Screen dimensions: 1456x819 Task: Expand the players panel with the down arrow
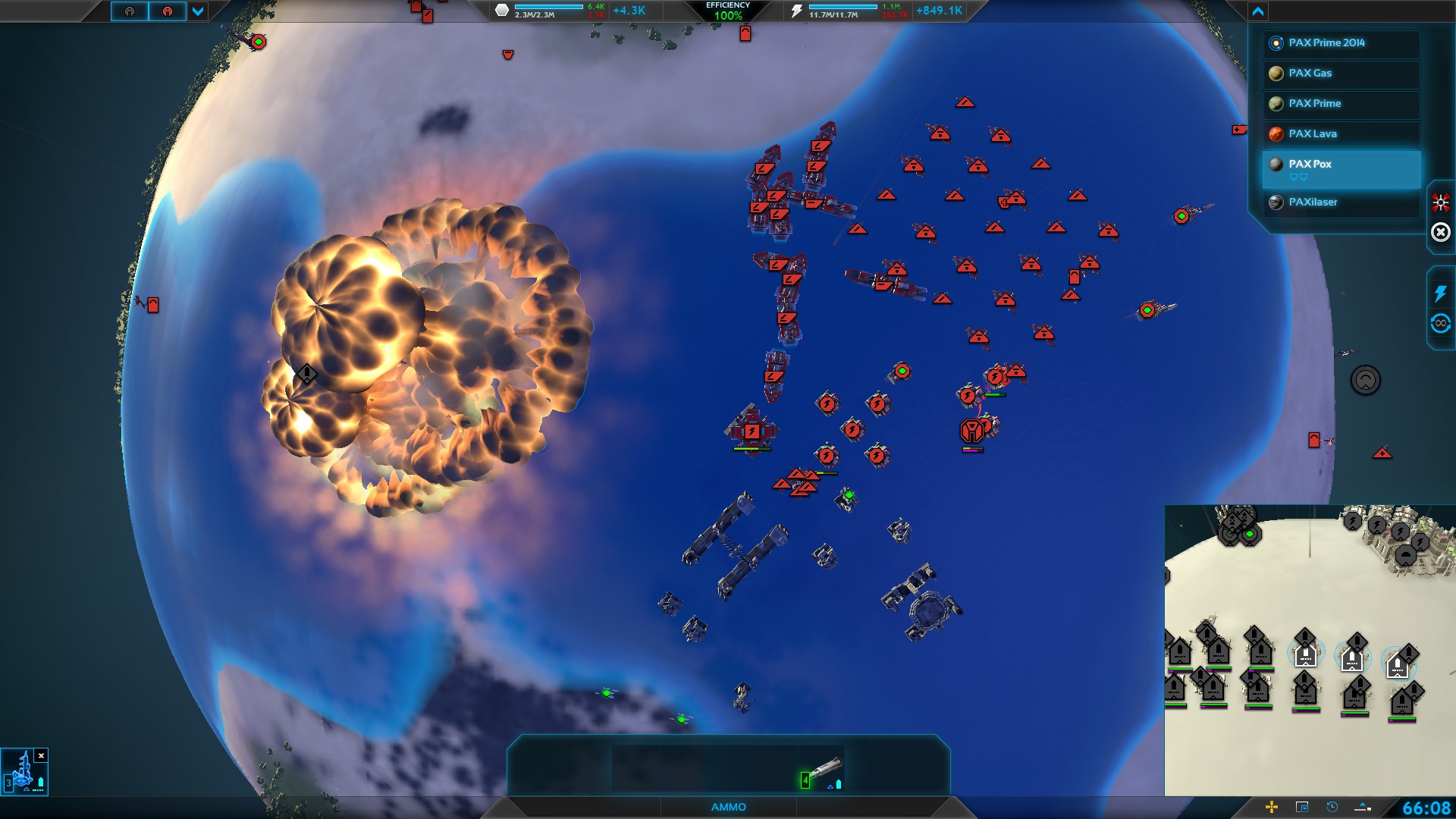(198, 11)
